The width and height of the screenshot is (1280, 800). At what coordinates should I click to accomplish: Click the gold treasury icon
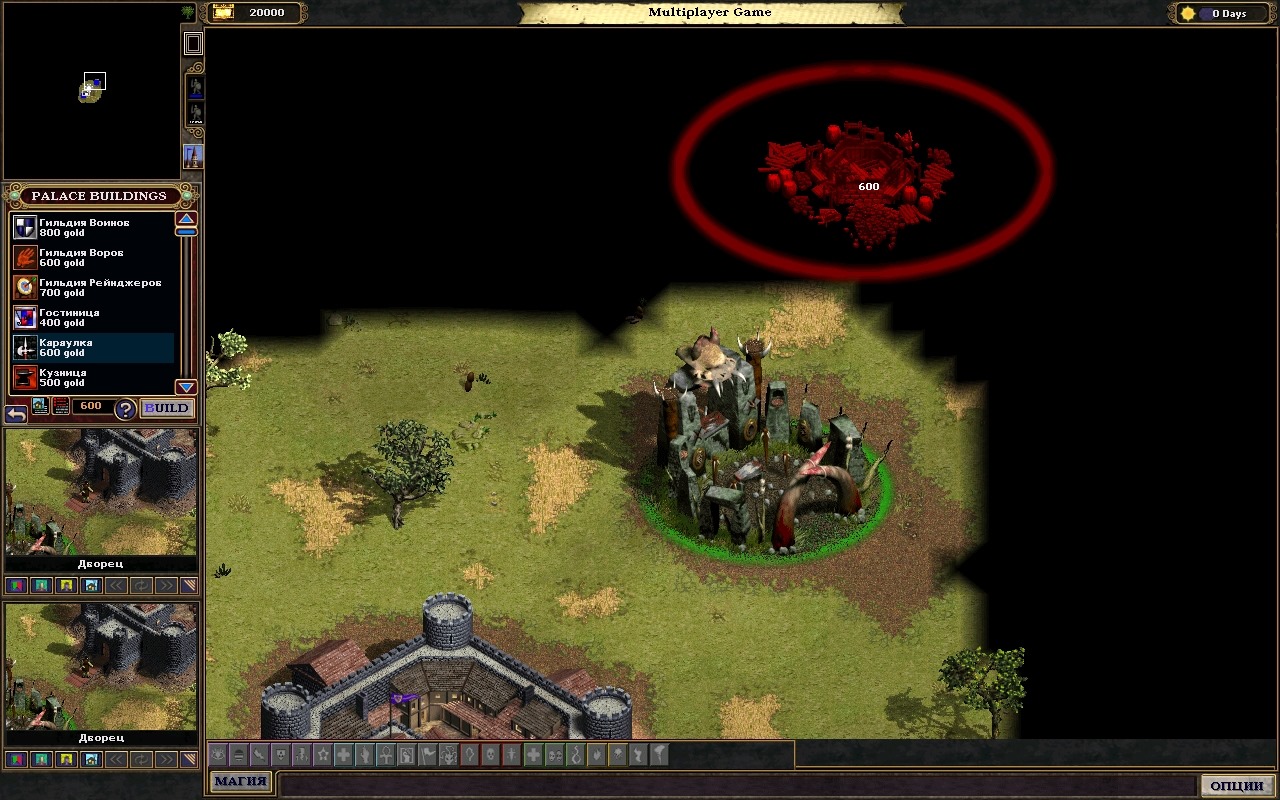coord(223,13)
